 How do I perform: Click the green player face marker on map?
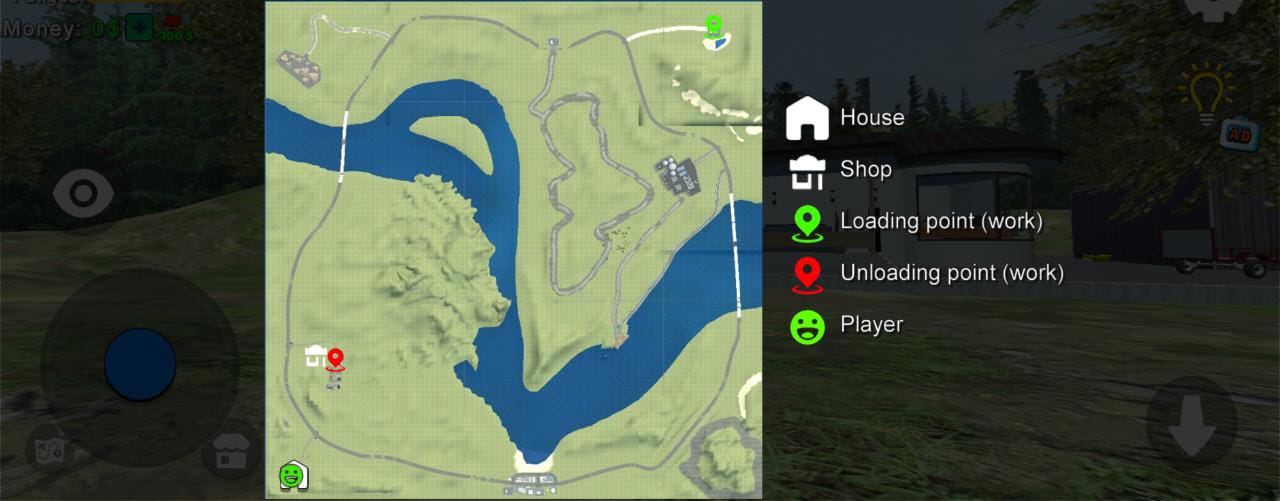pyautogui.click(x=291, y=474)
